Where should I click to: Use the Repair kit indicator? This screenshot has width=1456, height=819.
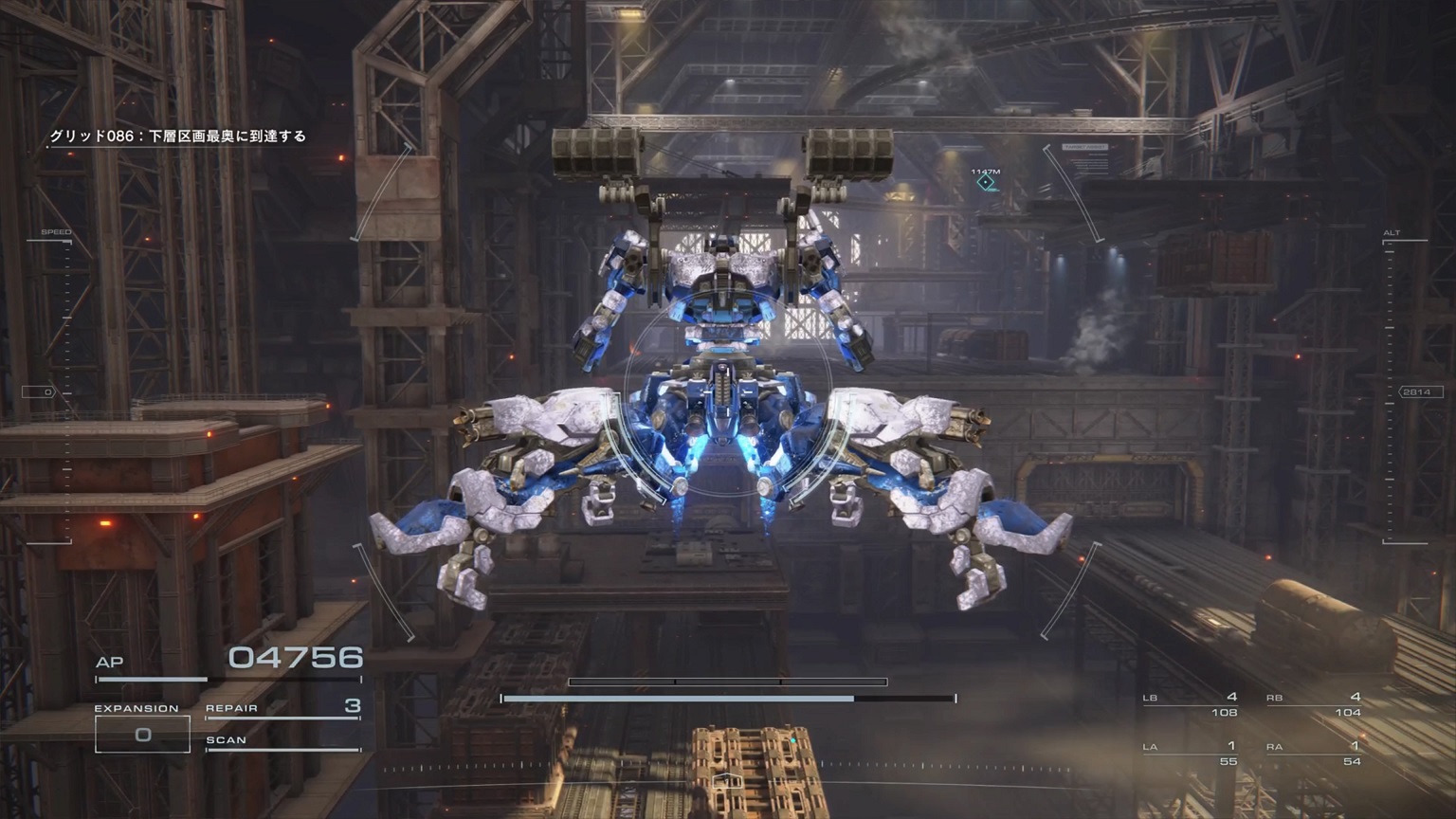pyautogui.click(x=282, y=708)
